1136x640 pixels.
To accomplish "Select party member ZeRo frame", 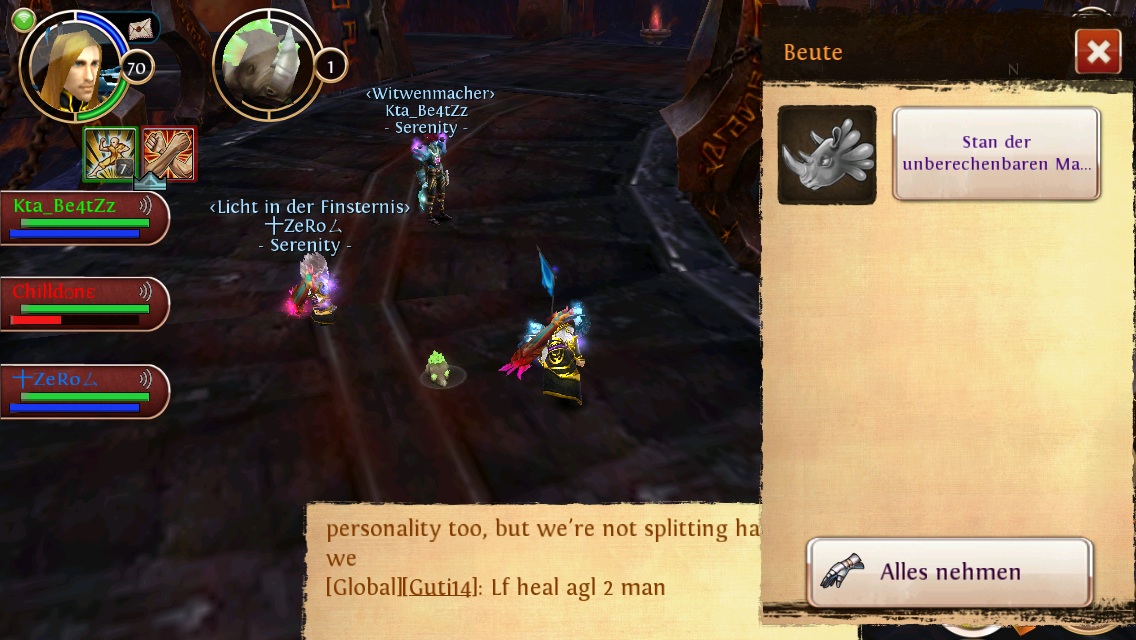I will 82,391.
